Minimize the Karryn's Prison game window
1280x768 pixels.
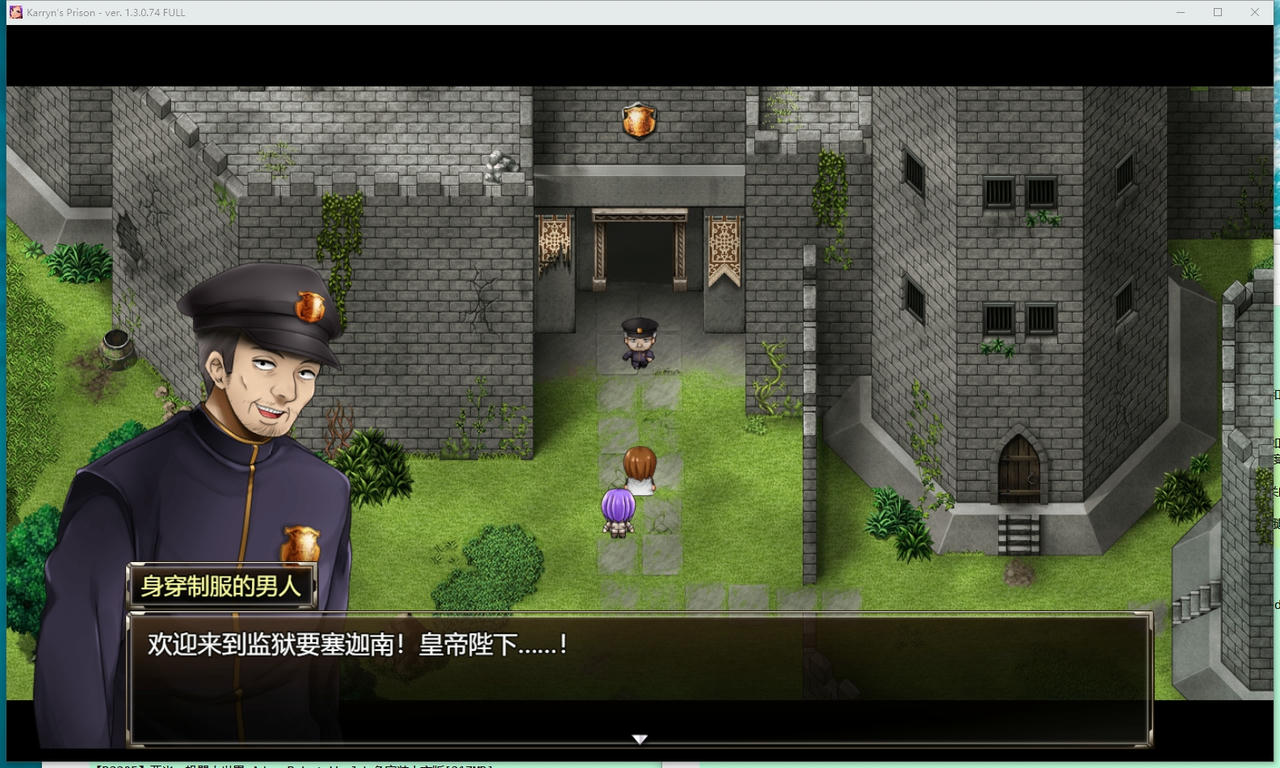click(x=1178, y=12)
